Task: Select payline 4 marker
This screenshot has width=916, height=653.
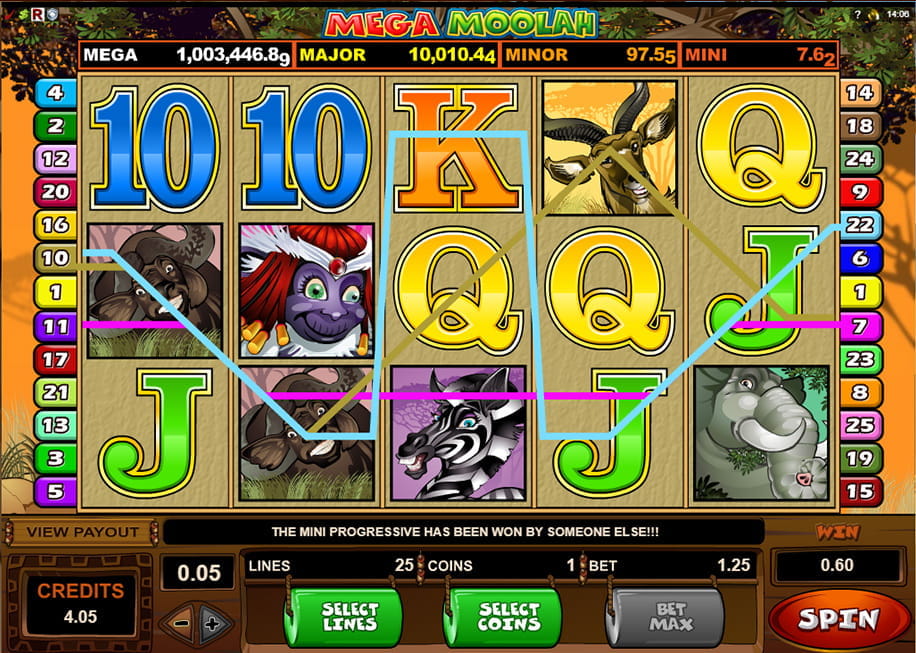Action: coord(54,94)
